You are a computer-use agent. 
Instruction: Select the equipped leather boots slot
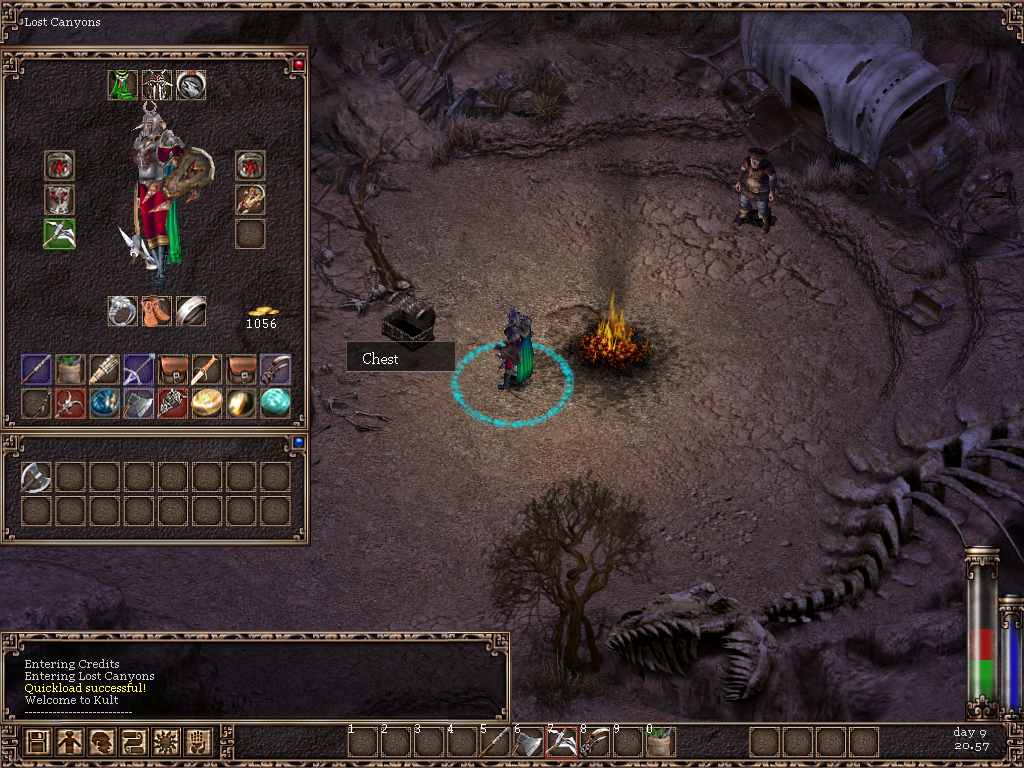[157, 311]
